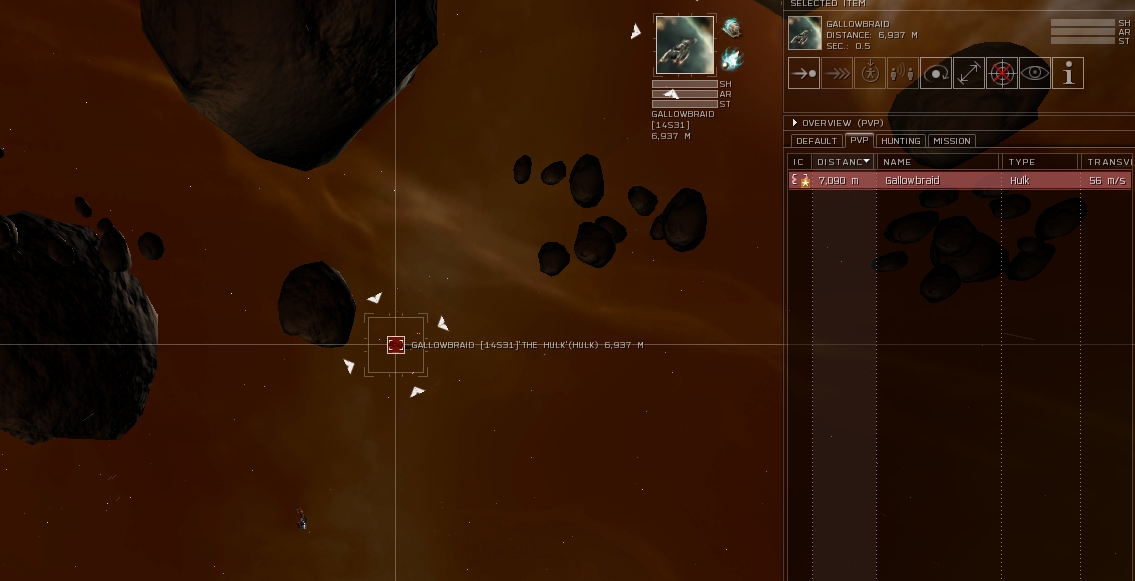The image size is (1135, 581).
Task: Unlock target with the red crosshair icon
Action: tap(1001, 73)
